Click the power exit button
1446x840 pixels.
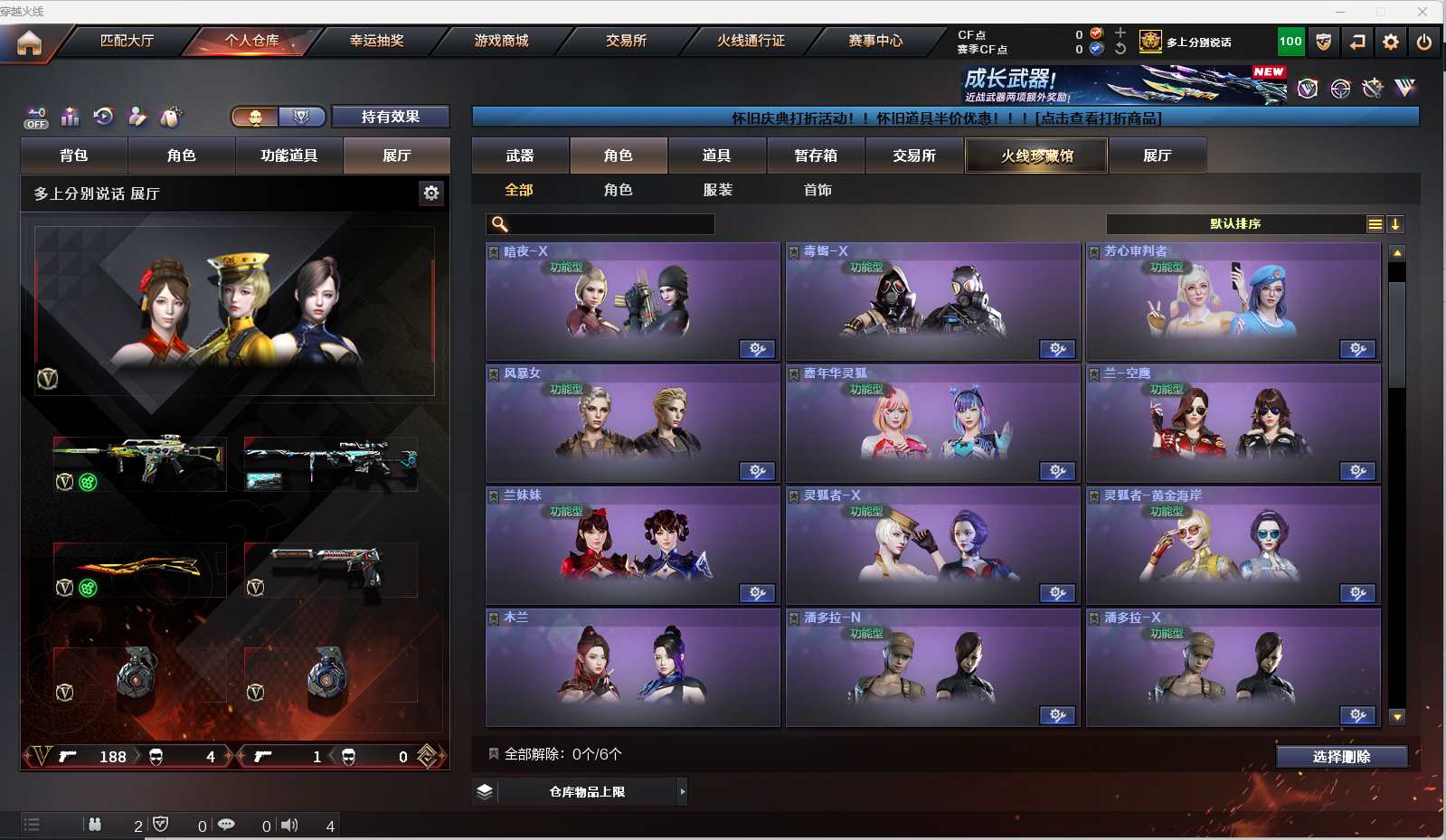point(1424,42)
